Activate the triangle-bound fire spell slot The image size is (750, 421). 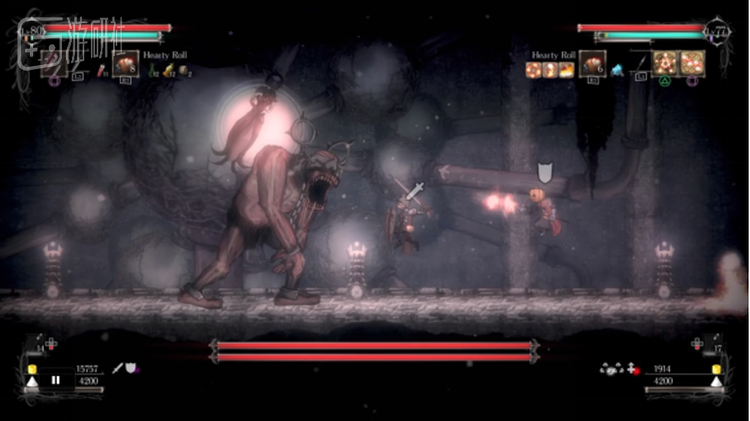tap(666, 62)
